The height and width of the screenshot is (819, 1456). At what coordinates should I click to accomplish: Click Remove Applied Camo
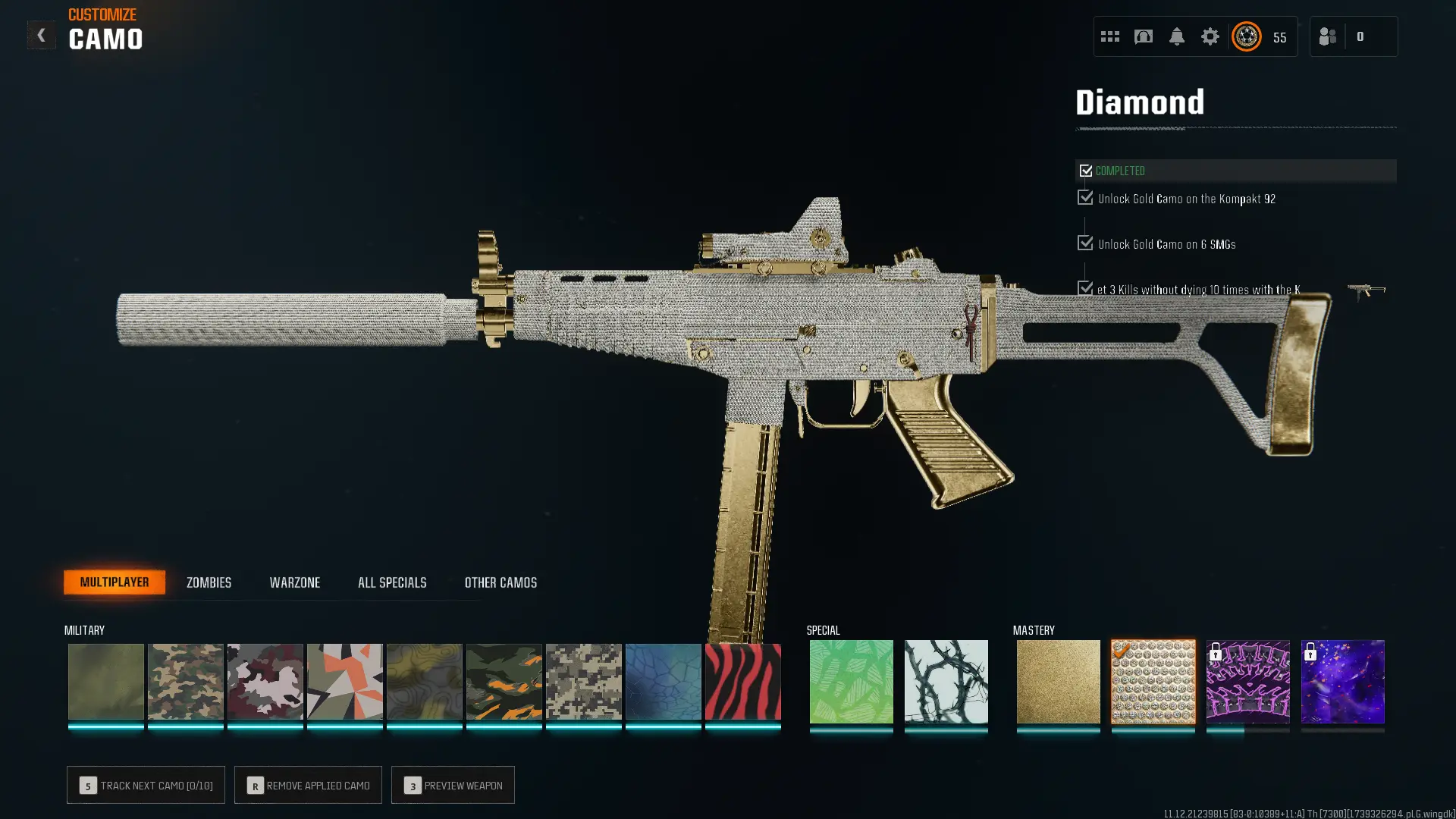tap(308, 785)
